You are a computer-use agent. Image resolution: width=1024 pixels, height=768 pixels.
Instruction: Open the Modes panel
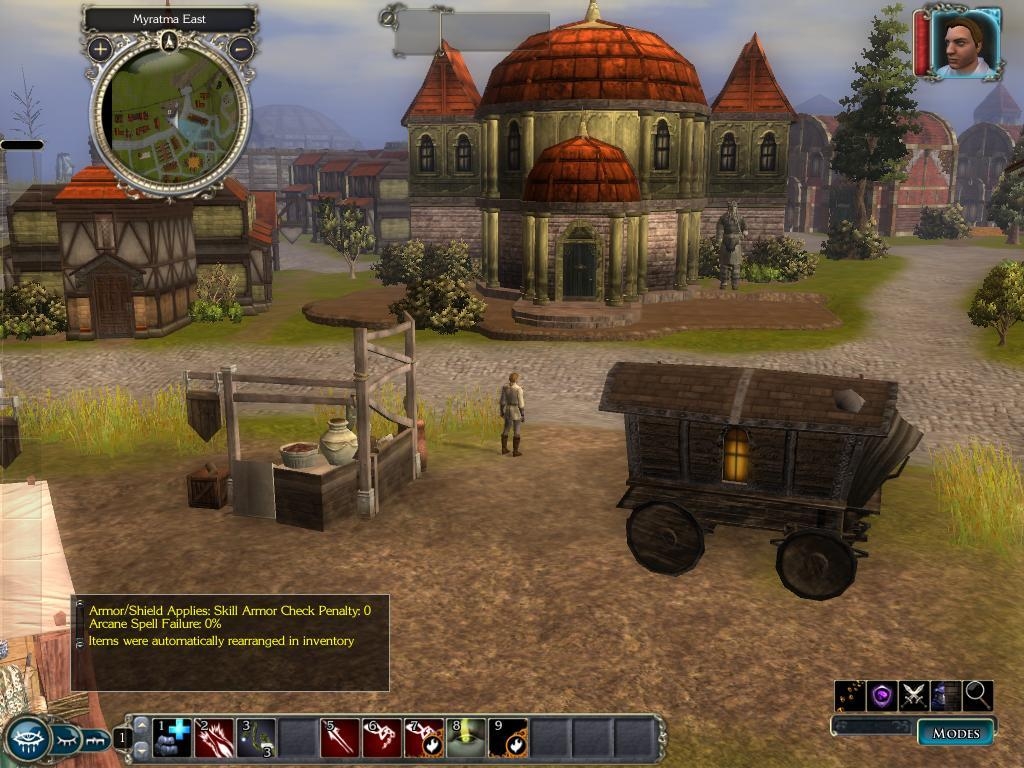956,733
